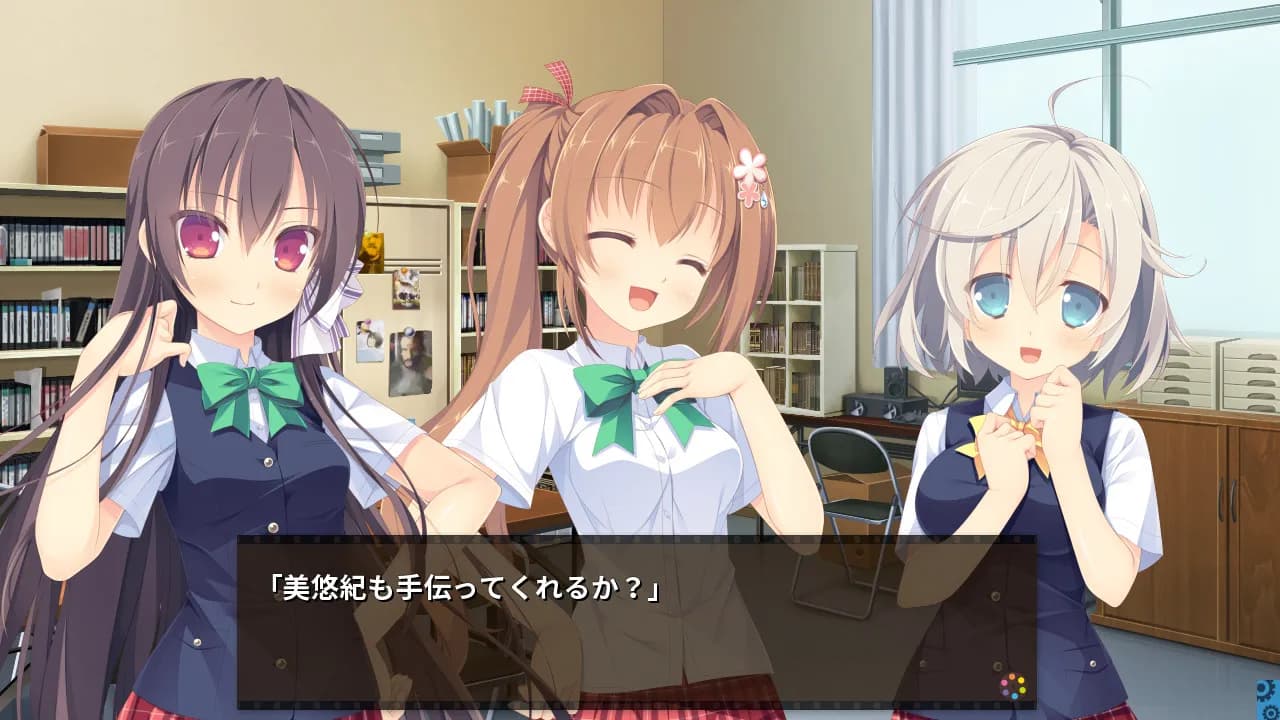Select the silver-haired girl with blue eyes
This screenshot has height=720, width=1280.
pyautogui.click(x=1030, y=300)
